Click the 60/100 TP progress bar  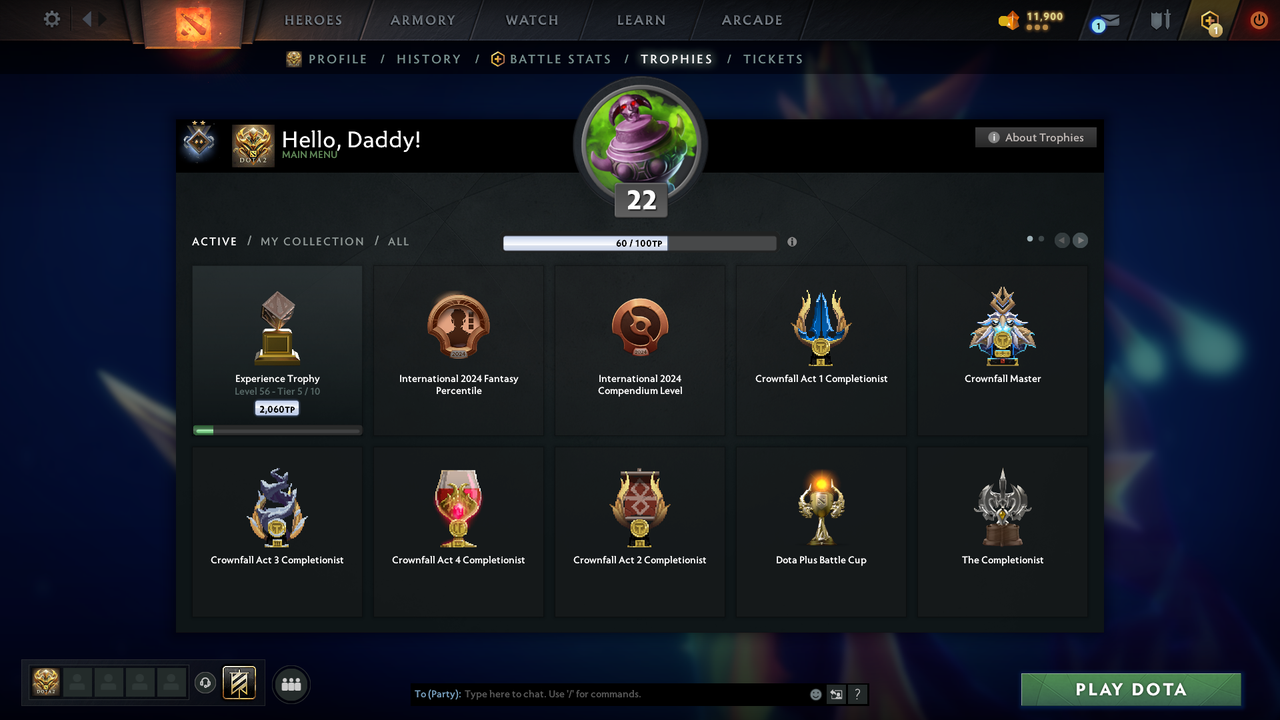(x=640, y=242)
